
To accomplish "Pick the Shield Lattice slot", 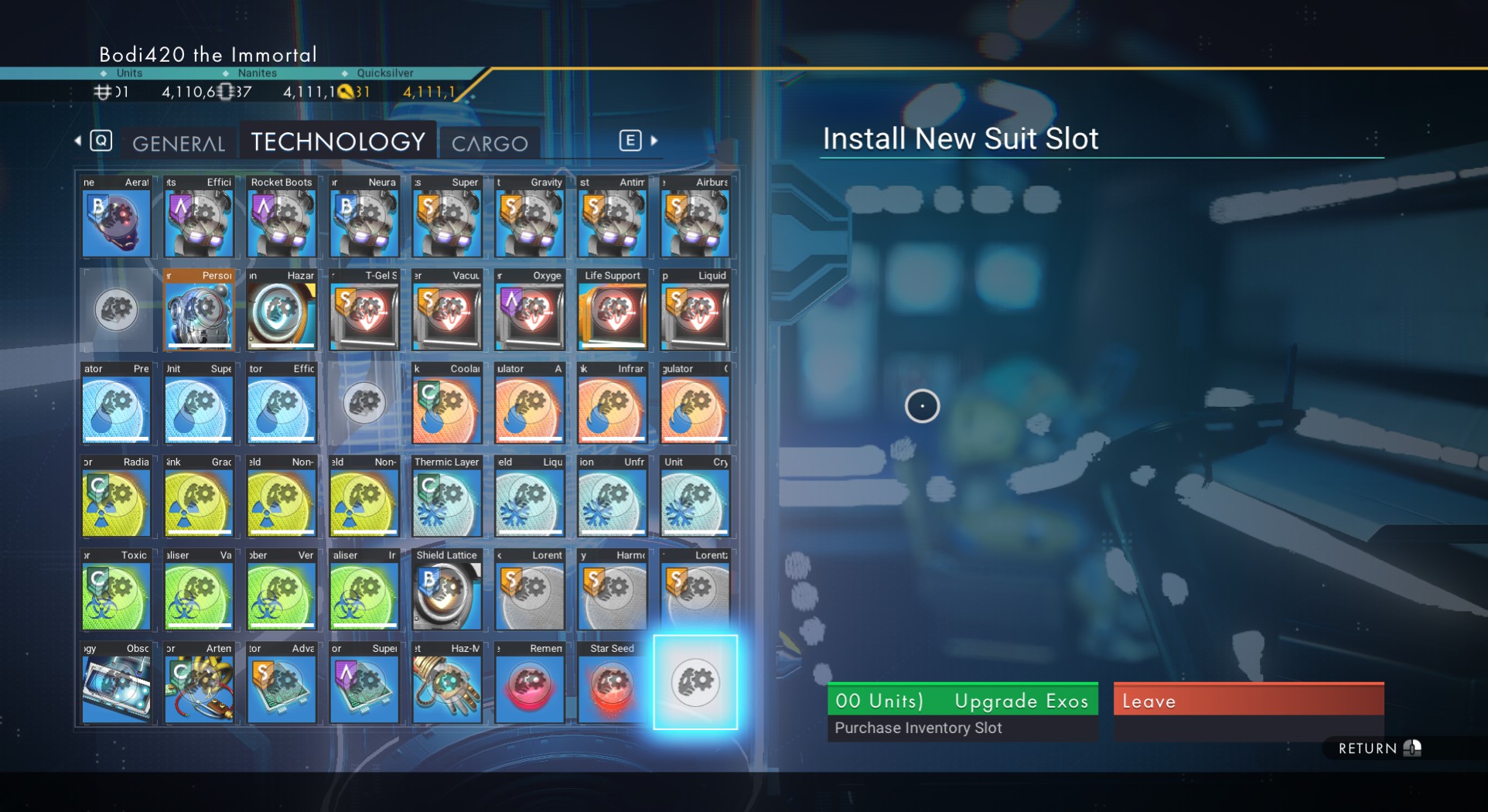I will [x=447, y=590].
